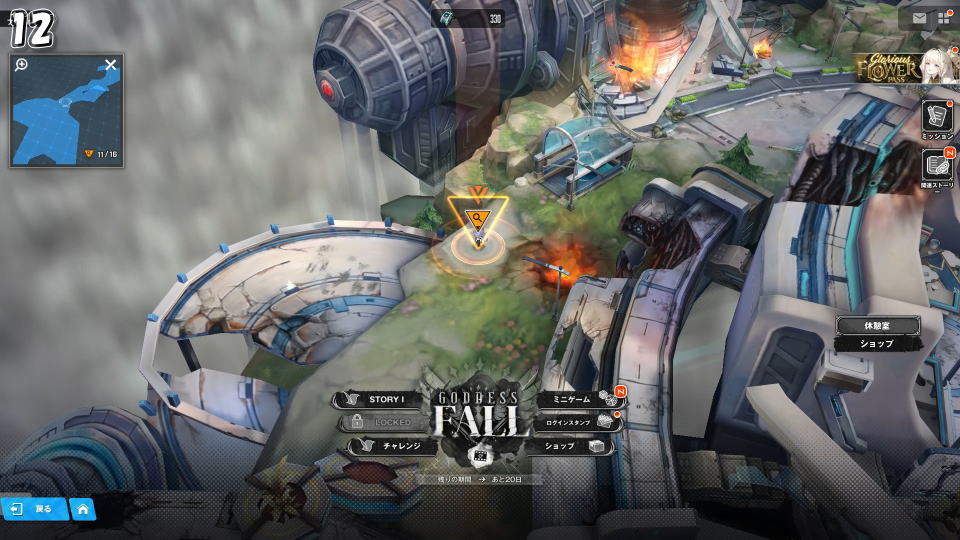The width and height of the screenshot is (960, 540).
Task: Open the ミニゲーム (Minigame) menu
Action: click(x=573, y=399)
